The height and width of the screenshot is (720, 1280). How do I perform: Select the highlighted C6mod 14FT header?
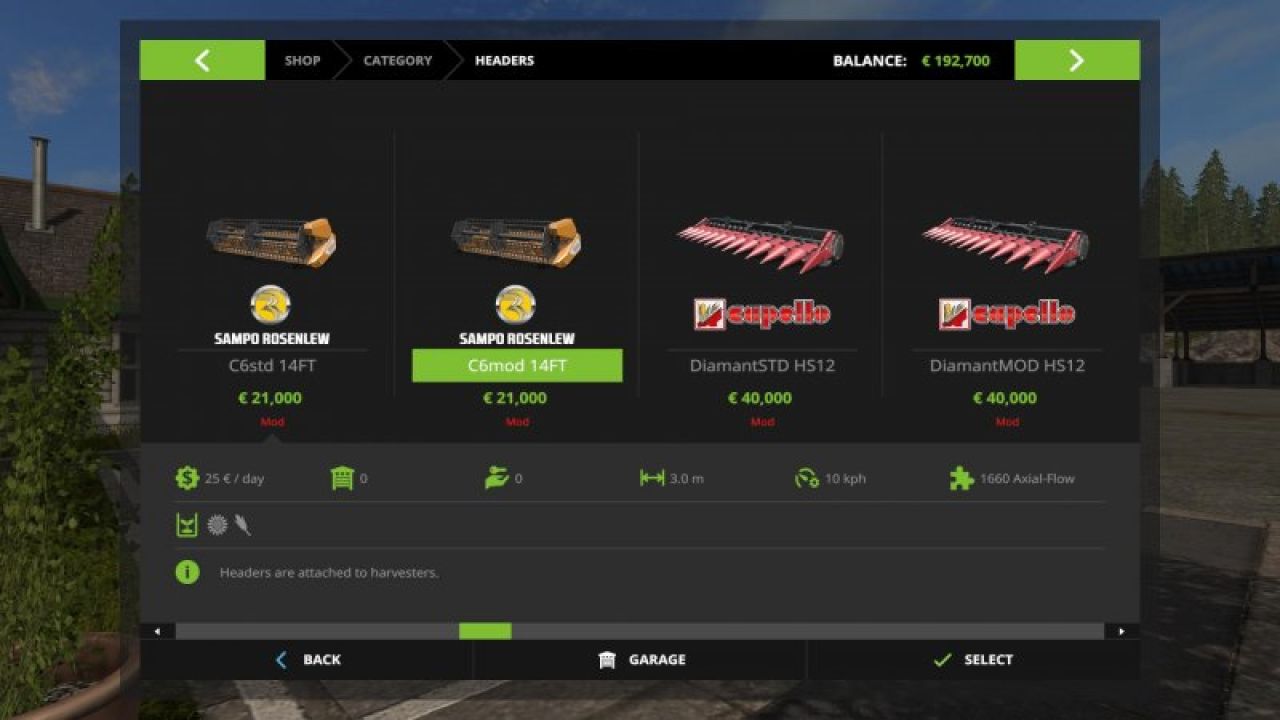517,365
